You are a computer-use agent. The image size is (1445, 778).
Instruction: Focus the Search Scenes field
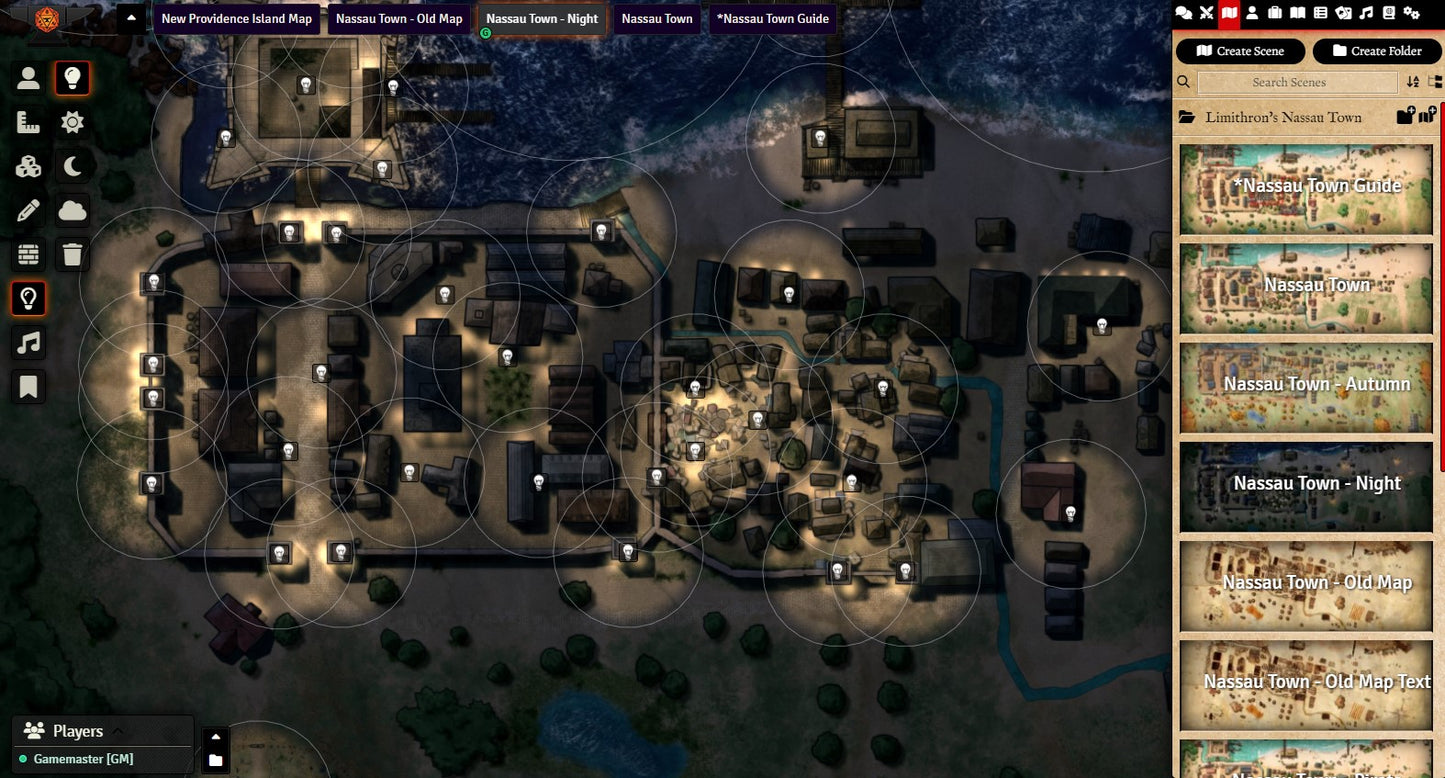click(1297, 82)
